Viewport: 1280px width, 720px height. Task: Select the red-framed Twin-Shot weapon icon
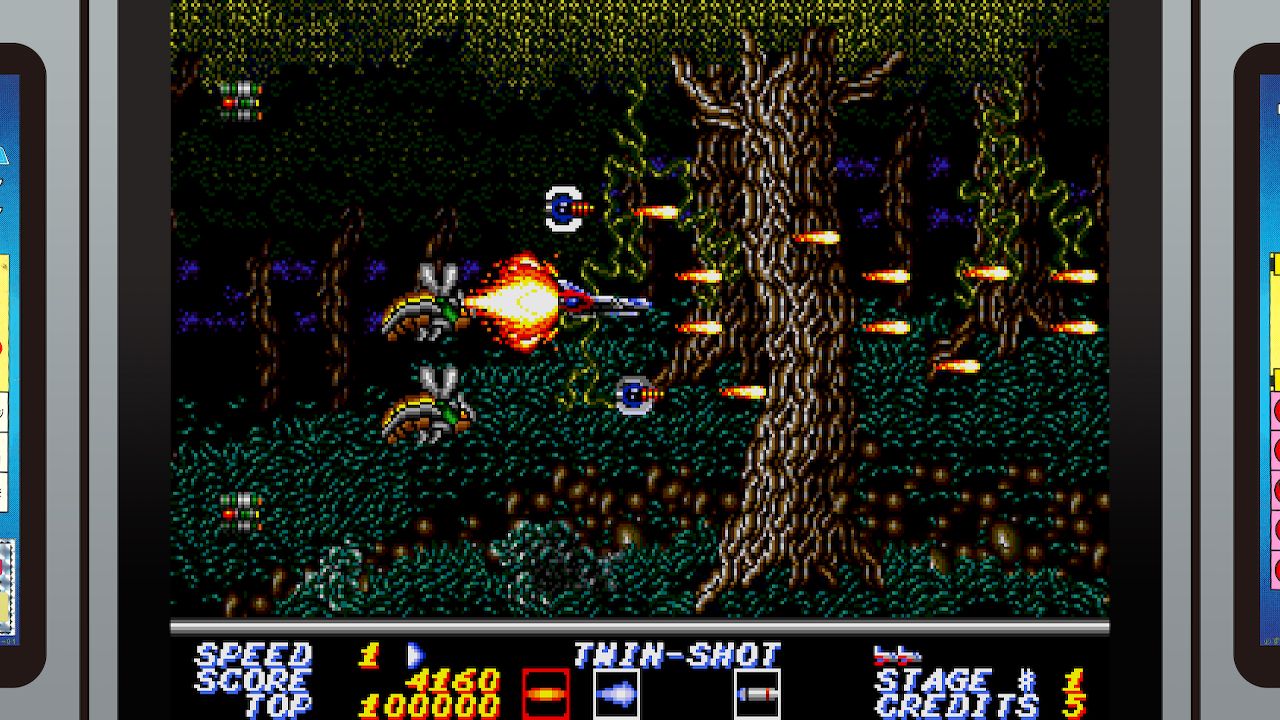pos(546,694)
